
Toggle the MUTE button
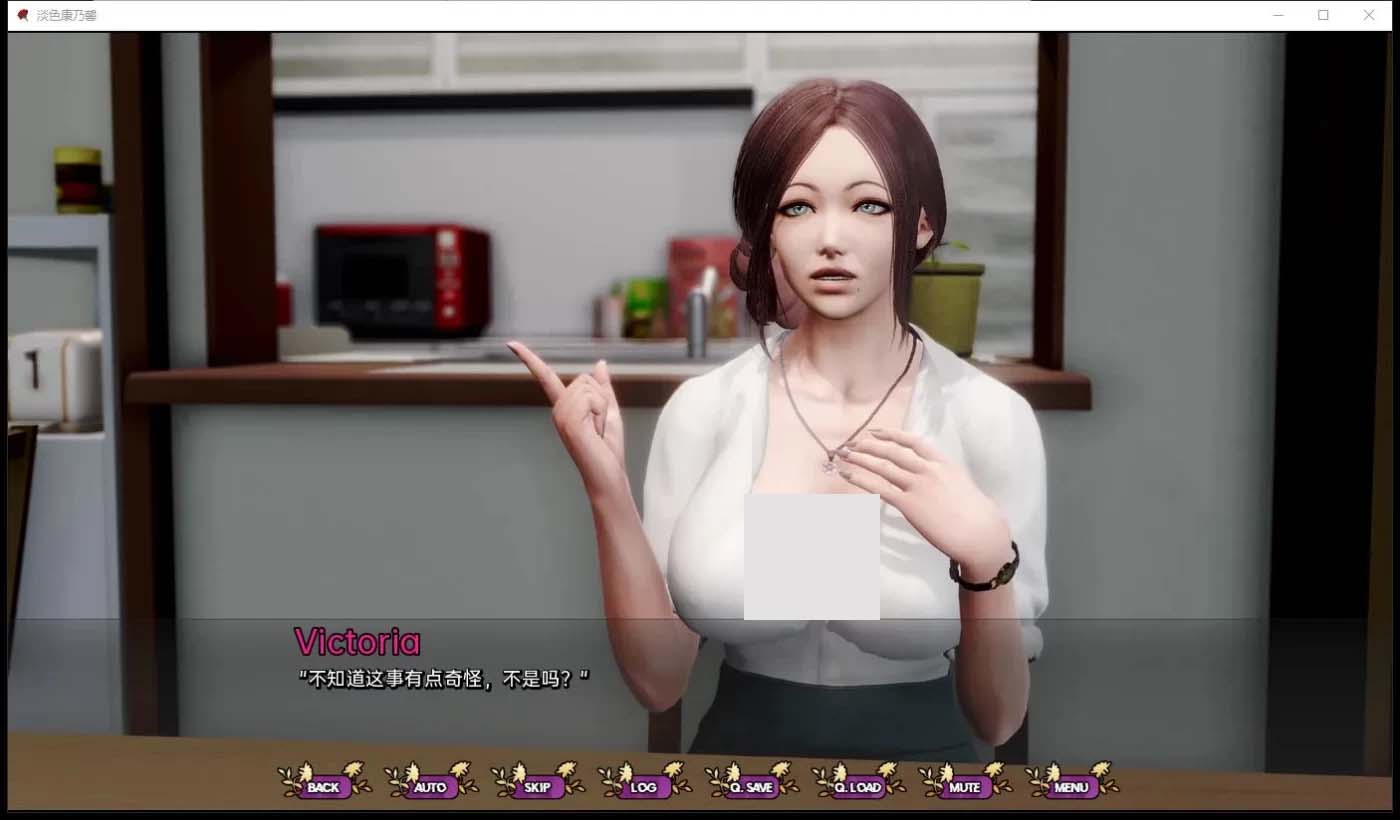(x=965, y=787)
